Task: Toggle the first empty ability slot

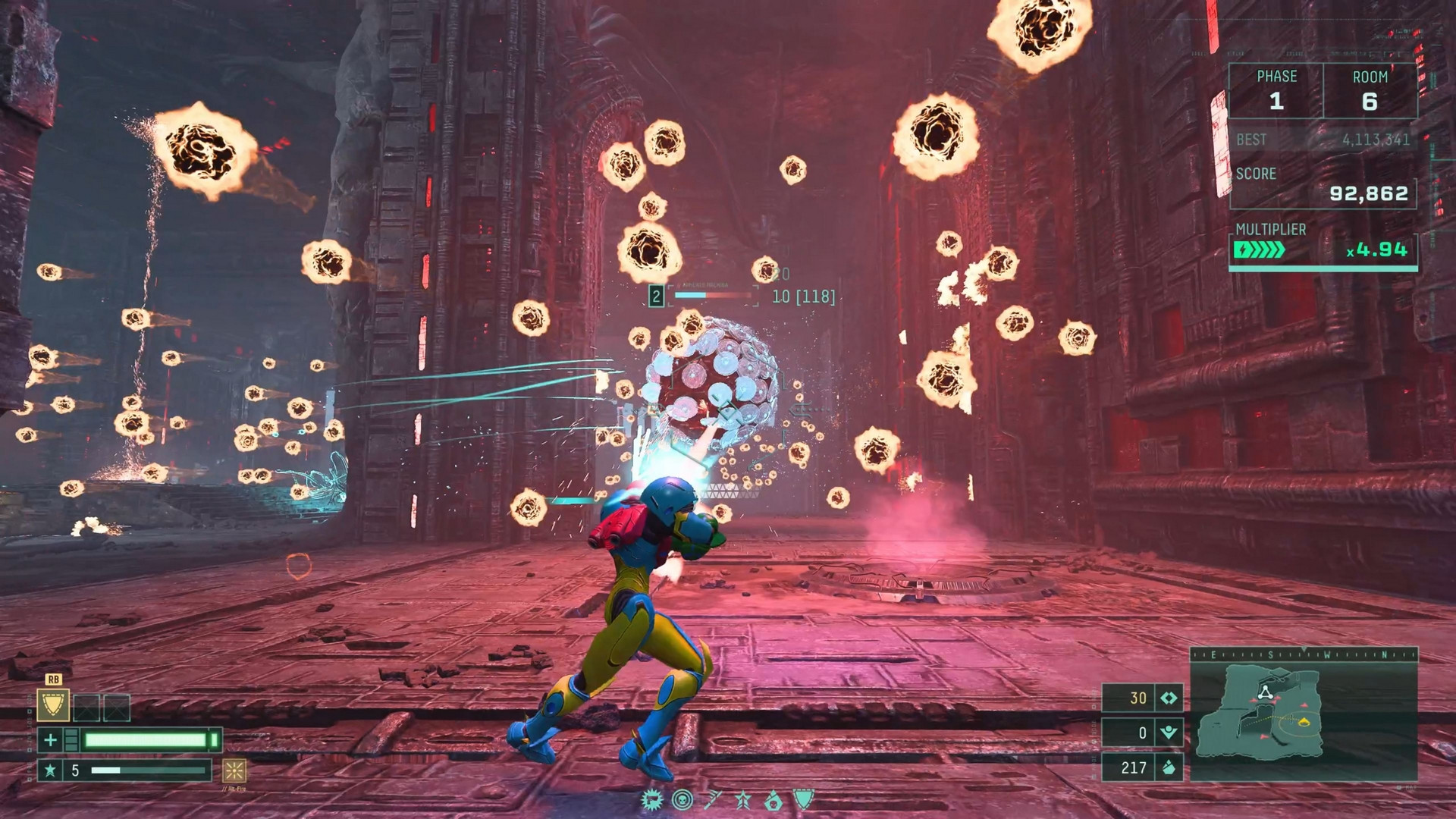Action: pyautogui.click(x=86, y=708)
